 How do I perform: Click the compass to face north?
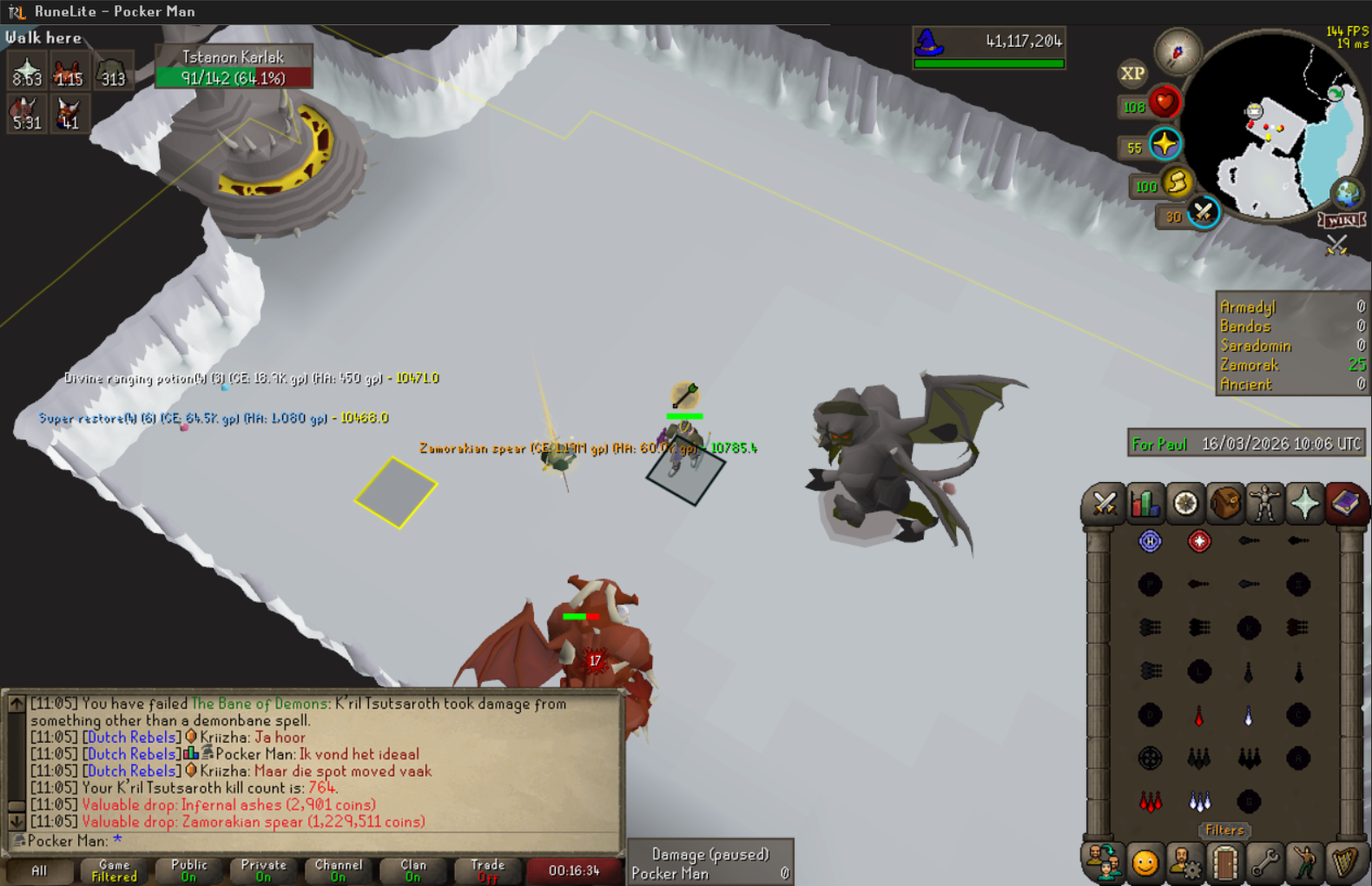[1177, 52]
